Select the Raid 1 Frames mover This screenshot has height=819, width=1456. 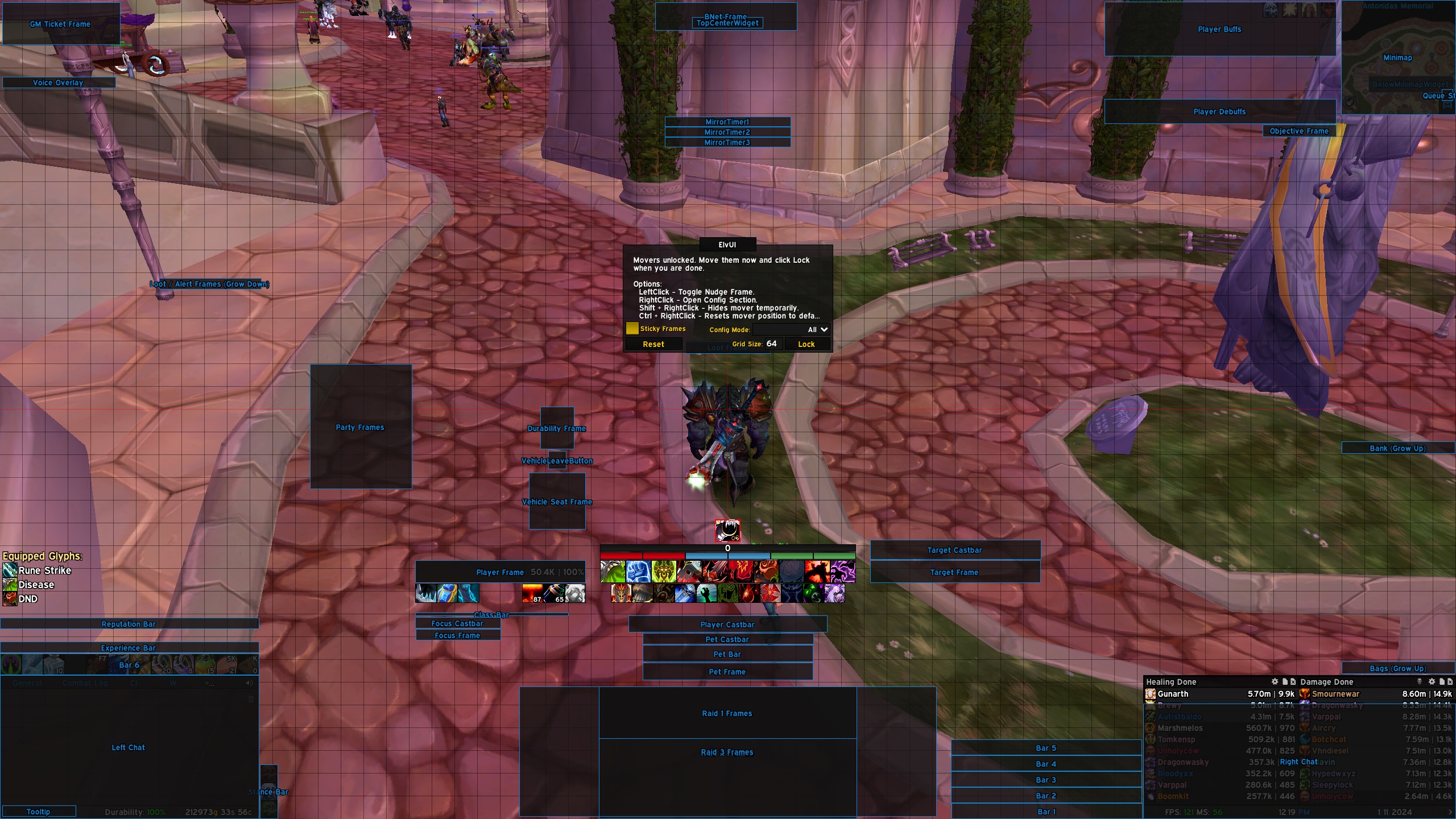727,713
